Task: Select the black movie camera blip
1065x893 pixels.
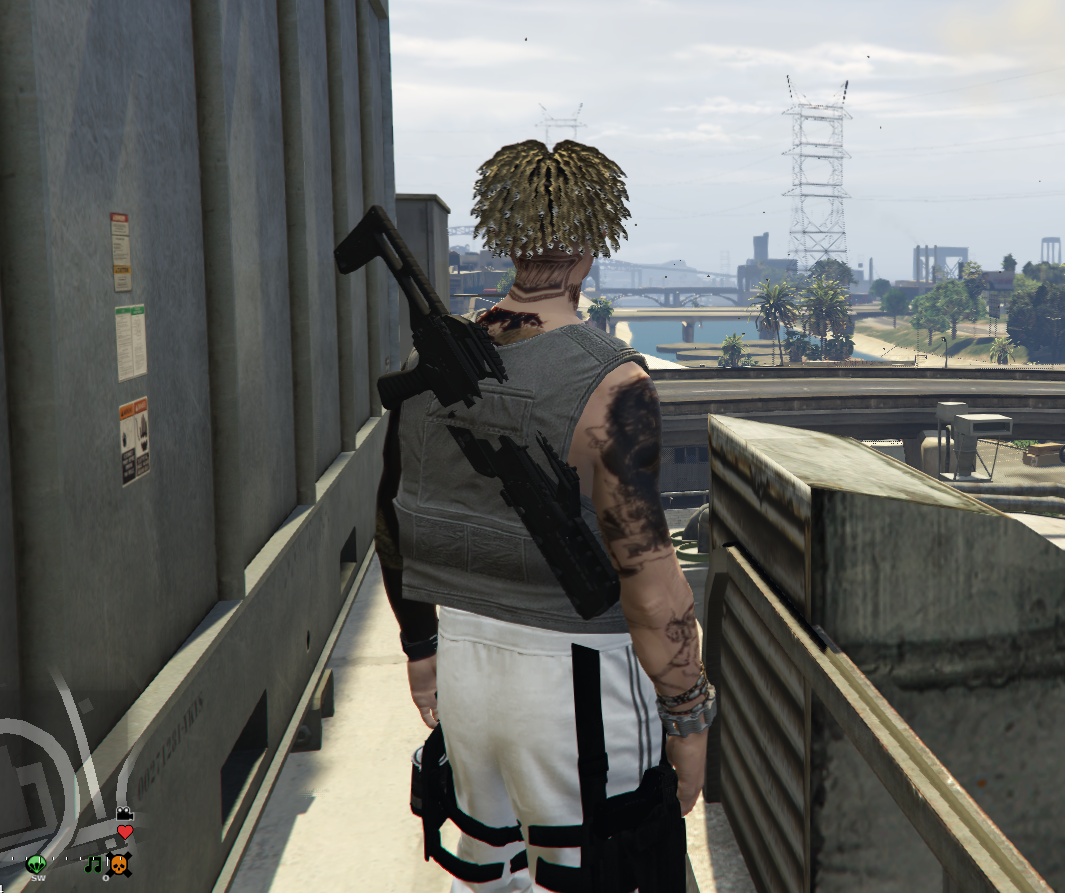Action: coord(124,813)
